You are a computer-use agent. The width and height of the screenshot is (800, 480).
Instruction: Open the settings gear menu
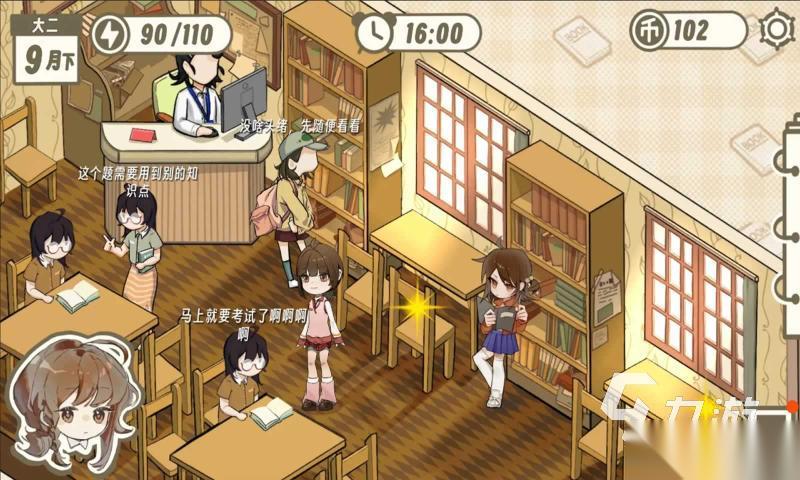[776, 29]
